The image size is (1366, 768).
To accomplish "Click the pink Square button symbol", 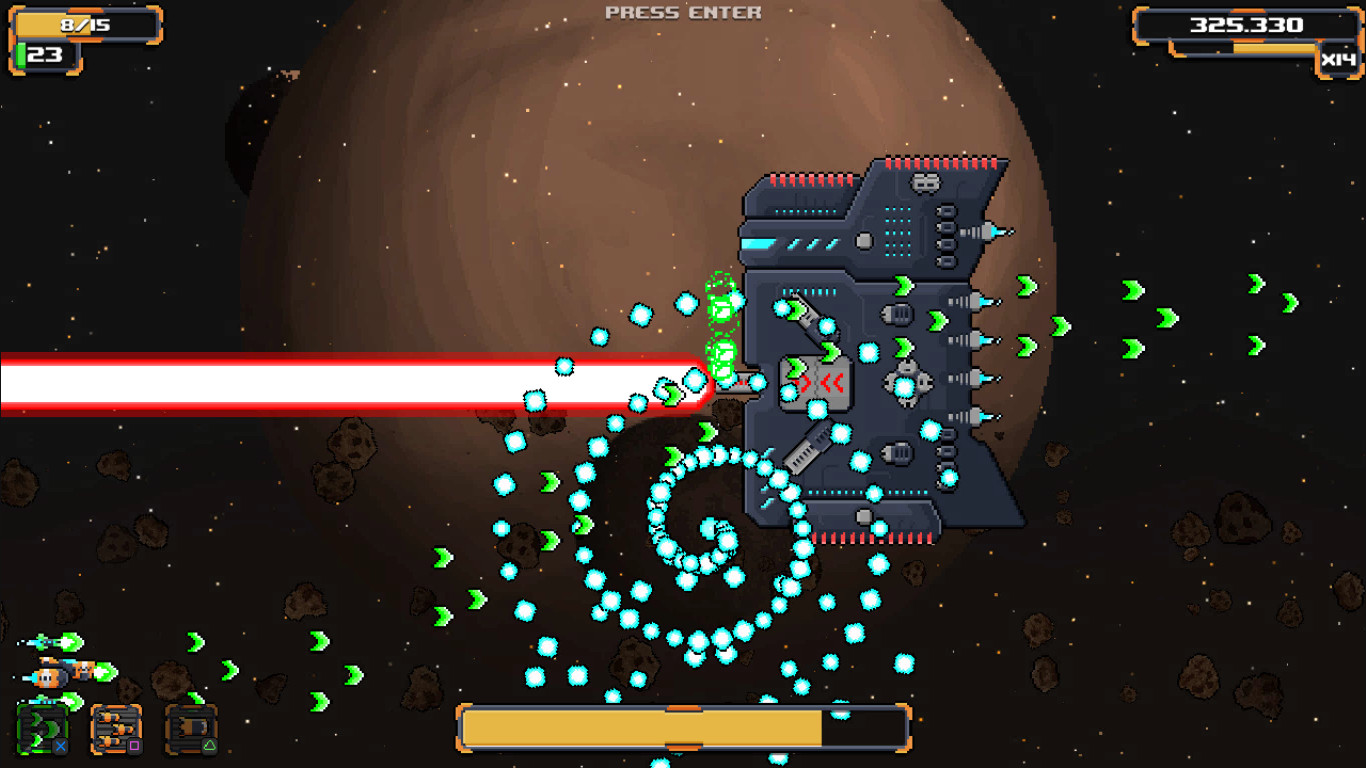I will click(133, 746).
